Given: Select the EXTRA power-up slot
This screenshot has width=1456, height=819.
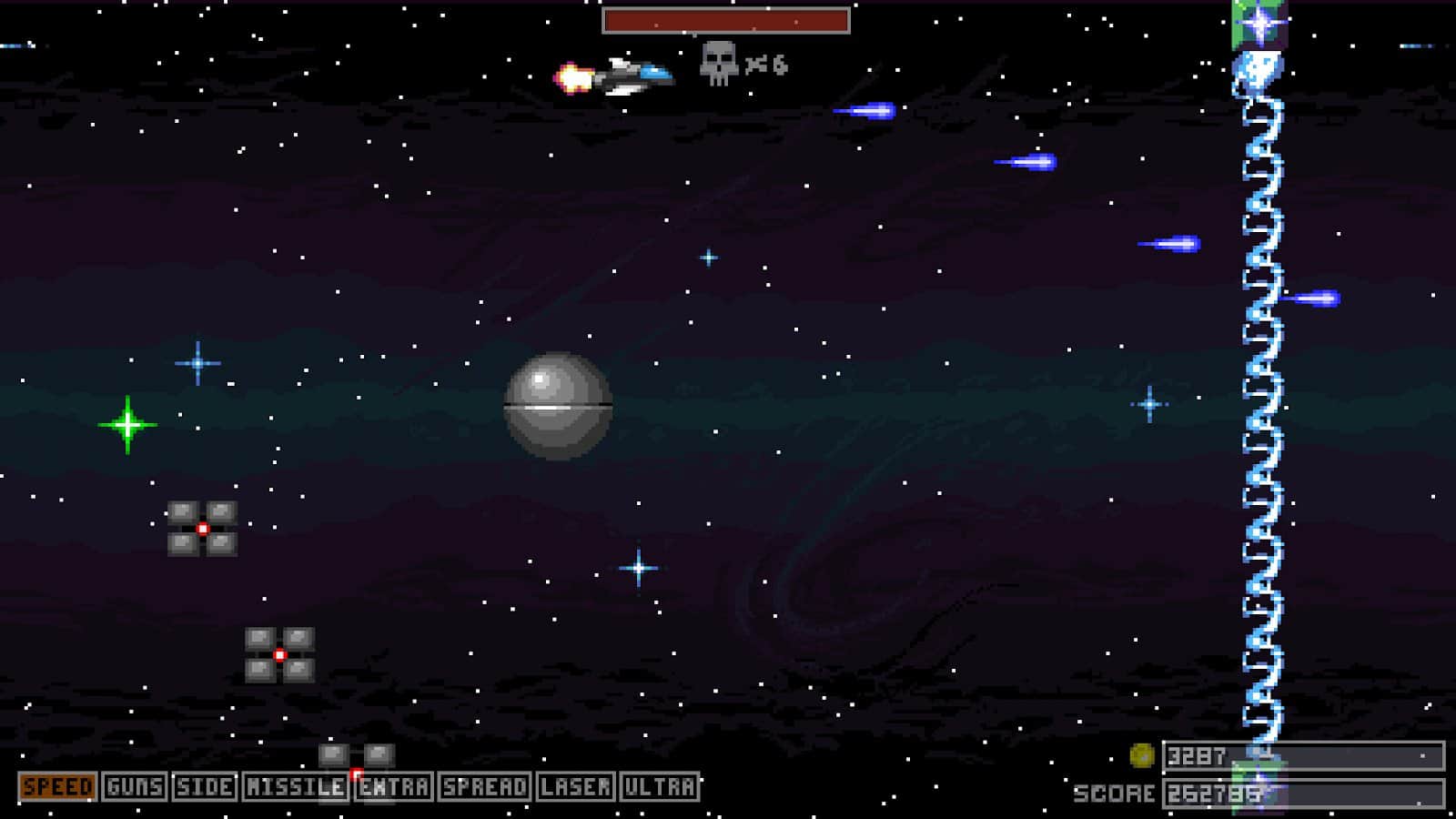Looking at the screenshot, I should [393, 786].
